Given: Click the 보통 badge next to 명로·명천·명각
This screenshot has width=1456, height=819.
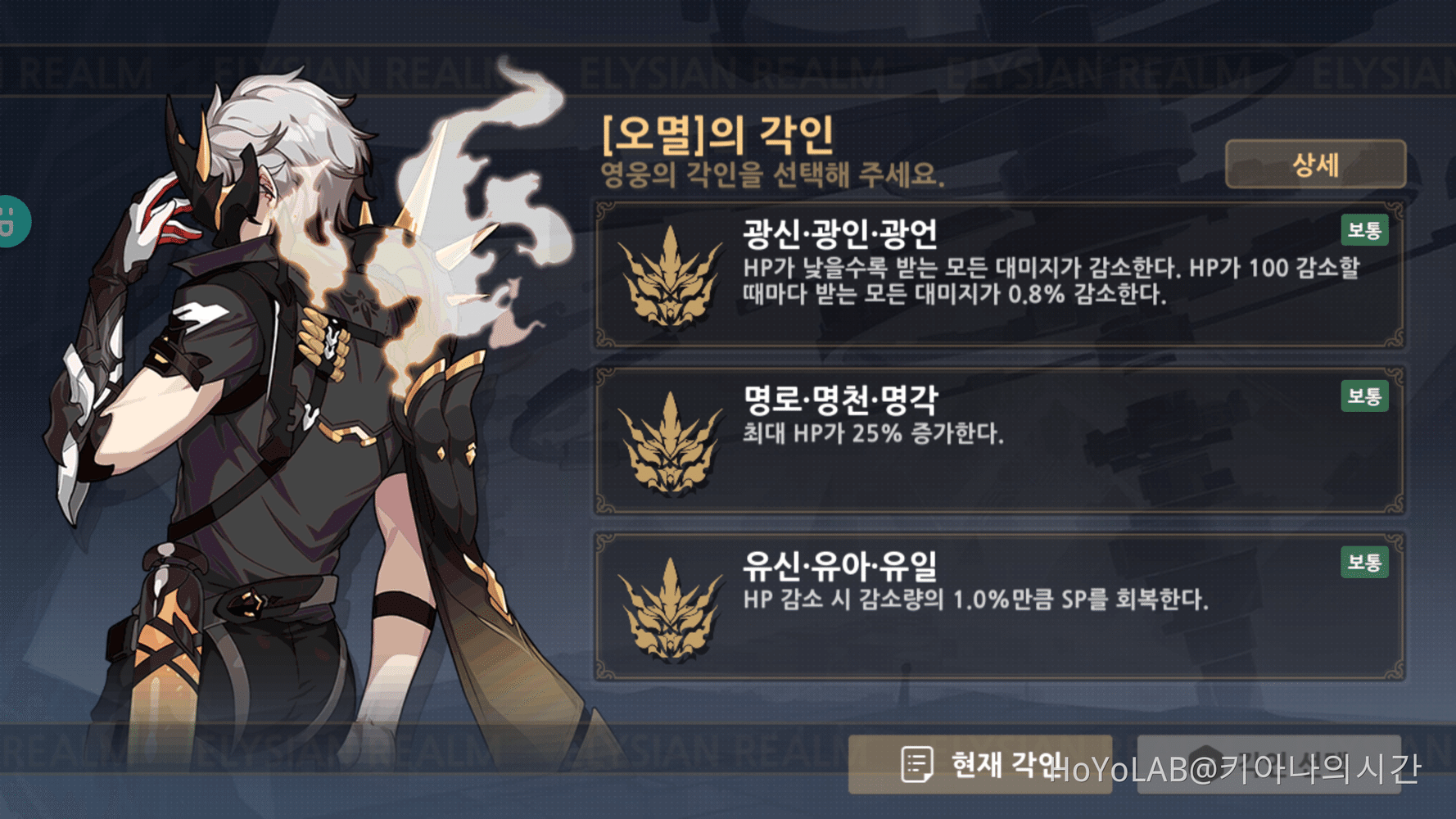Looking at the screenshot, I should pyautogui.click(x=1364, y=397).
